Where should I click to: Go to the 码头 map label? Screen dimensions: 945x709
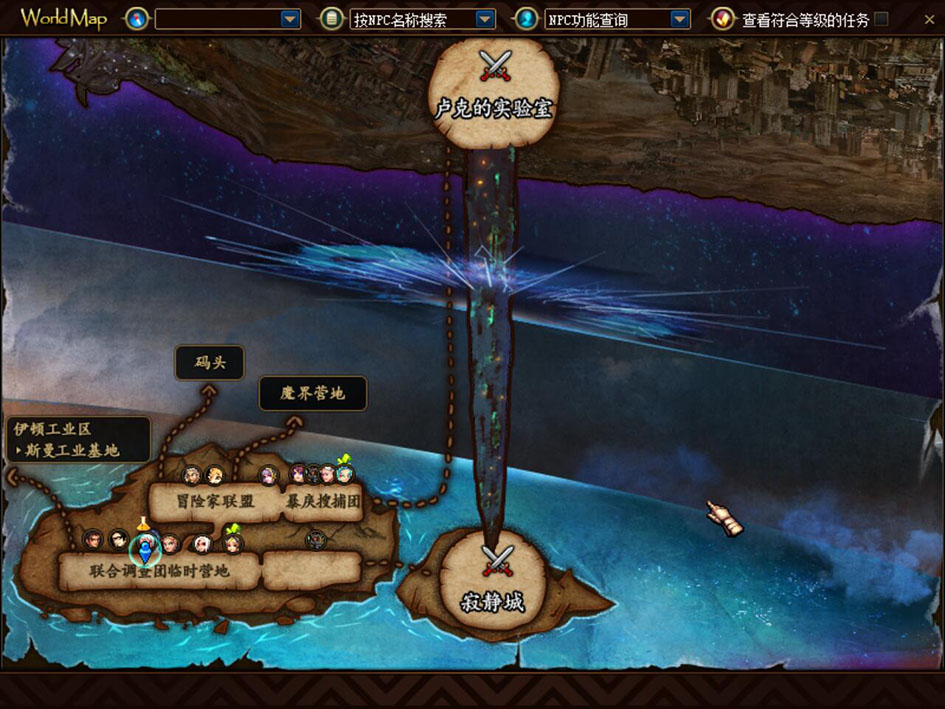pyautogui.click(x=209, y=363)
